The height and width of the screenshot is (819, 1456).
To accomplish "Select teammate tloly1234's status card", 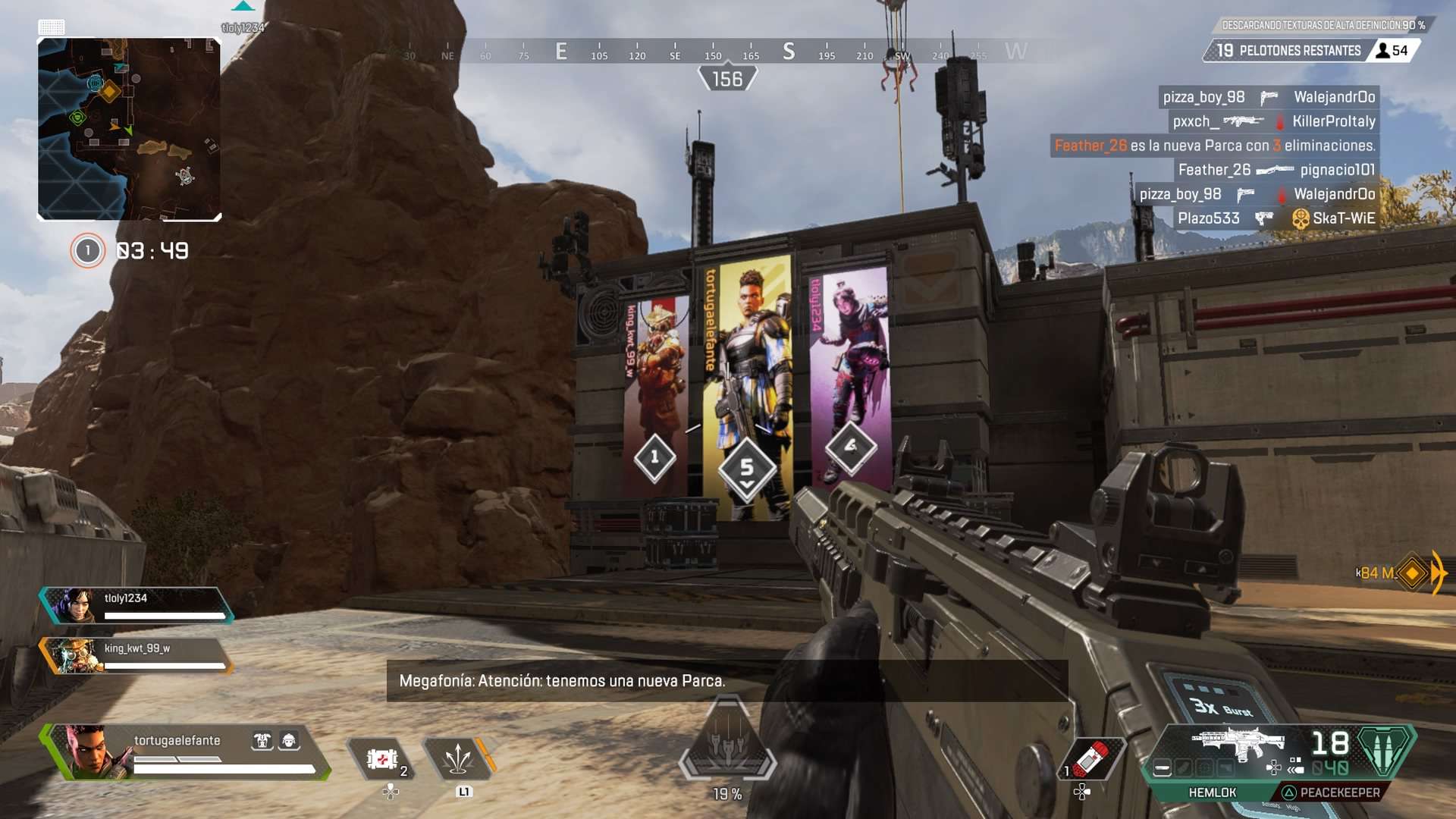I will (136, 605).
